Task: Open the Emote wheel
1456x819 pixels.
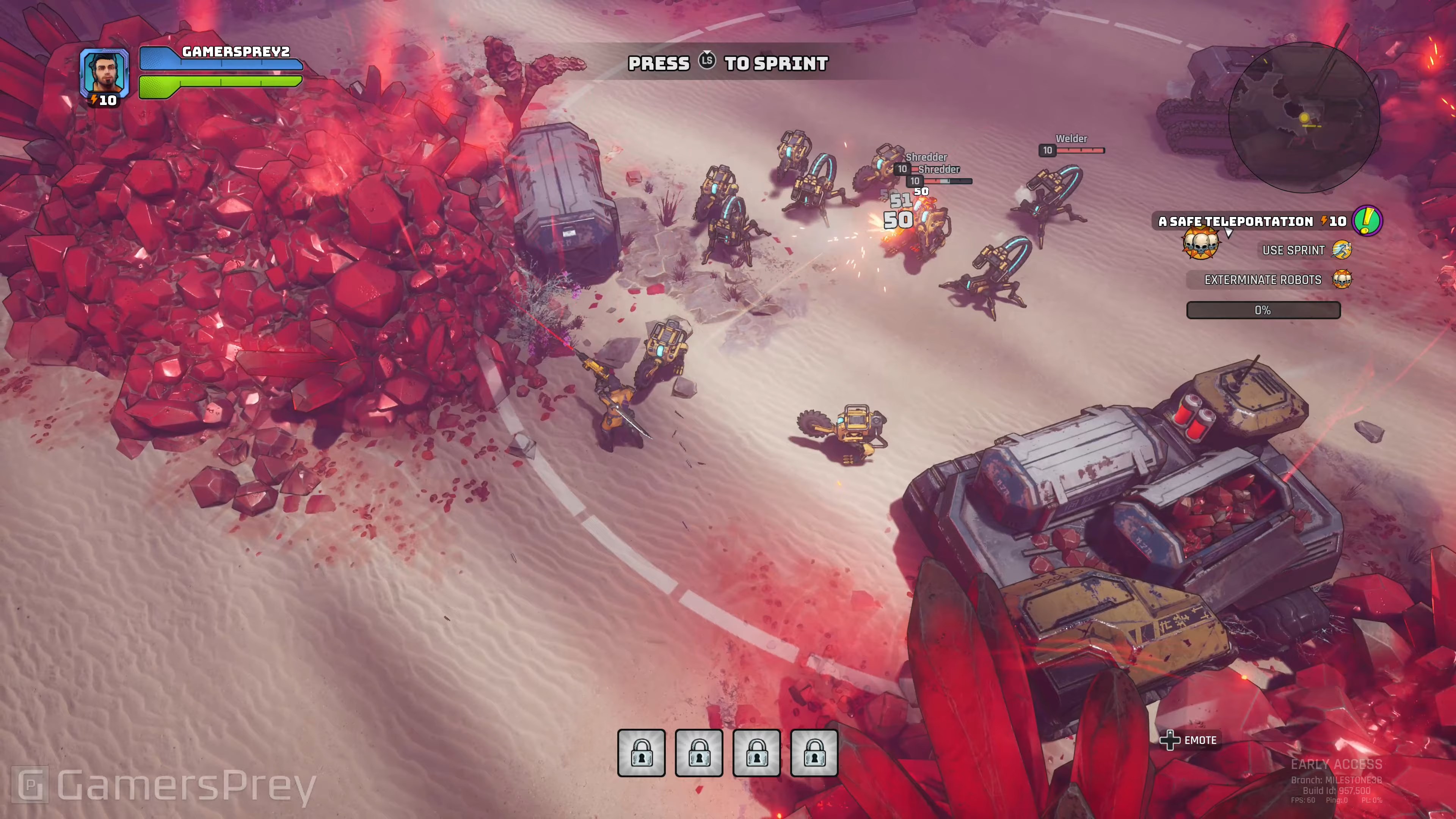Action: 1189,741
